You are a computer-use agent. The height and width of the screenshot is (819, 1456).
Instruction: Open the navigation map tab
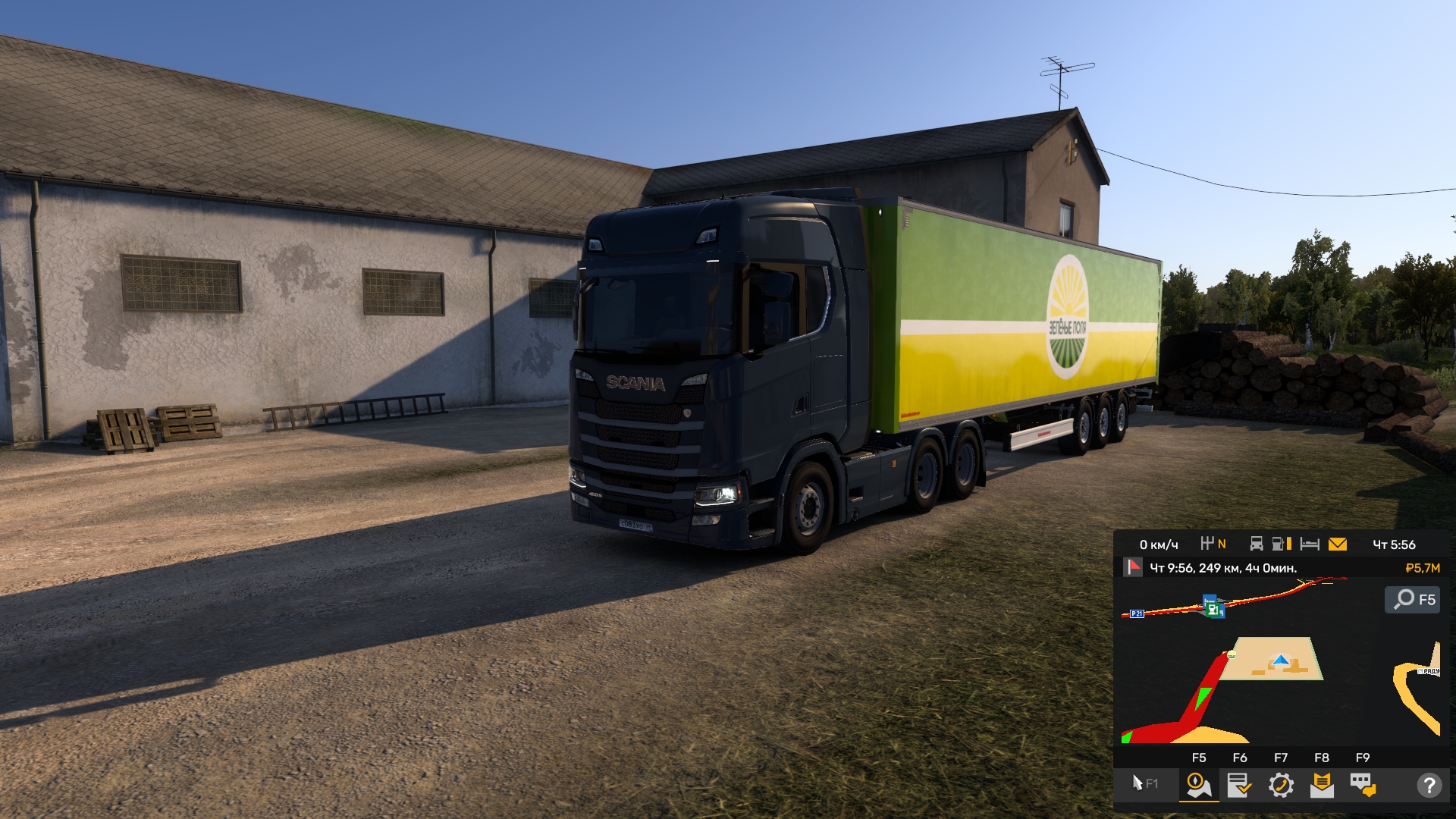1198,785
